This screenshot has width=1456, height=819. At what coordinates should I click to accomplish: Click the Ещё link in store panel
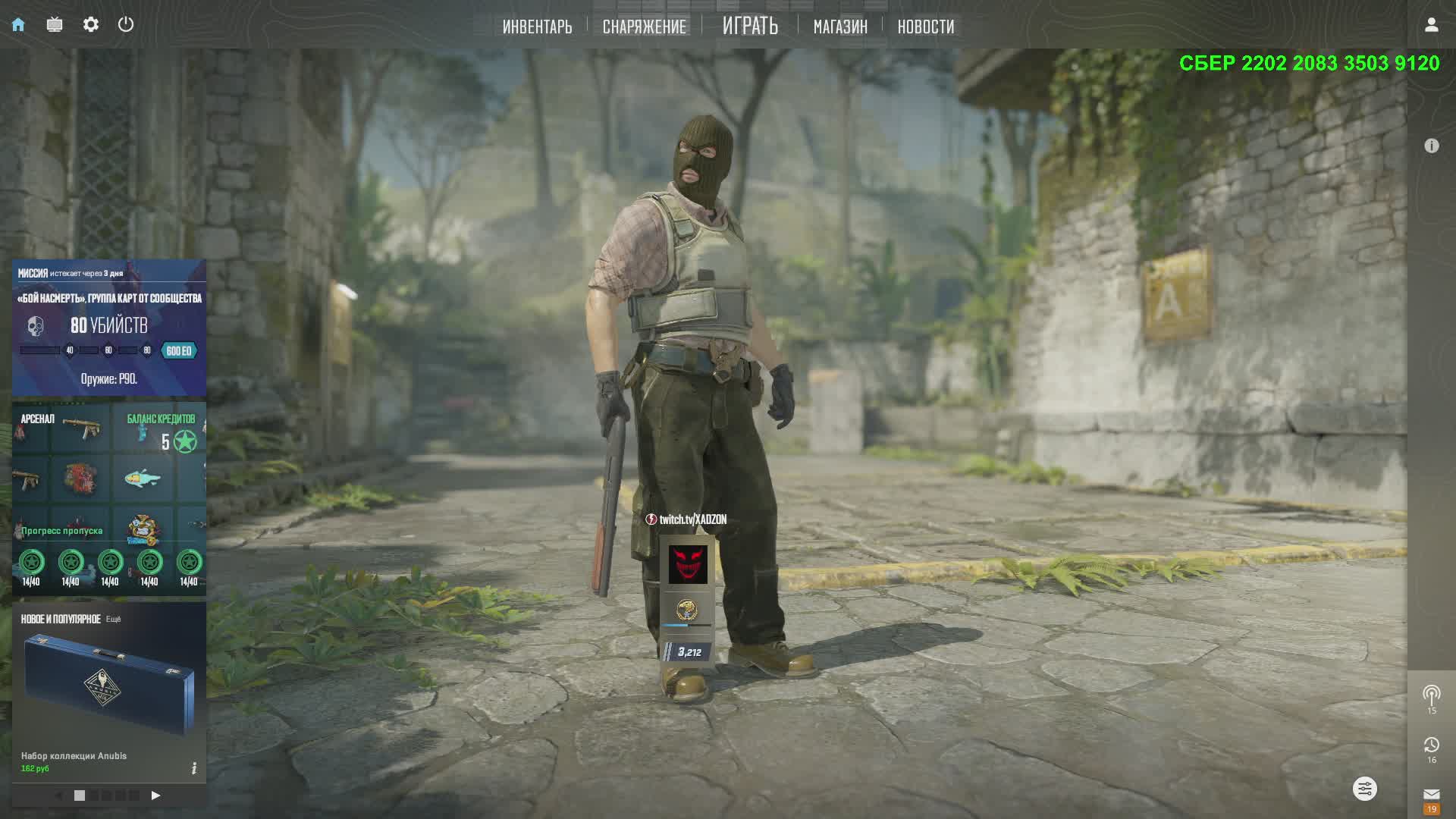(113, 620)
